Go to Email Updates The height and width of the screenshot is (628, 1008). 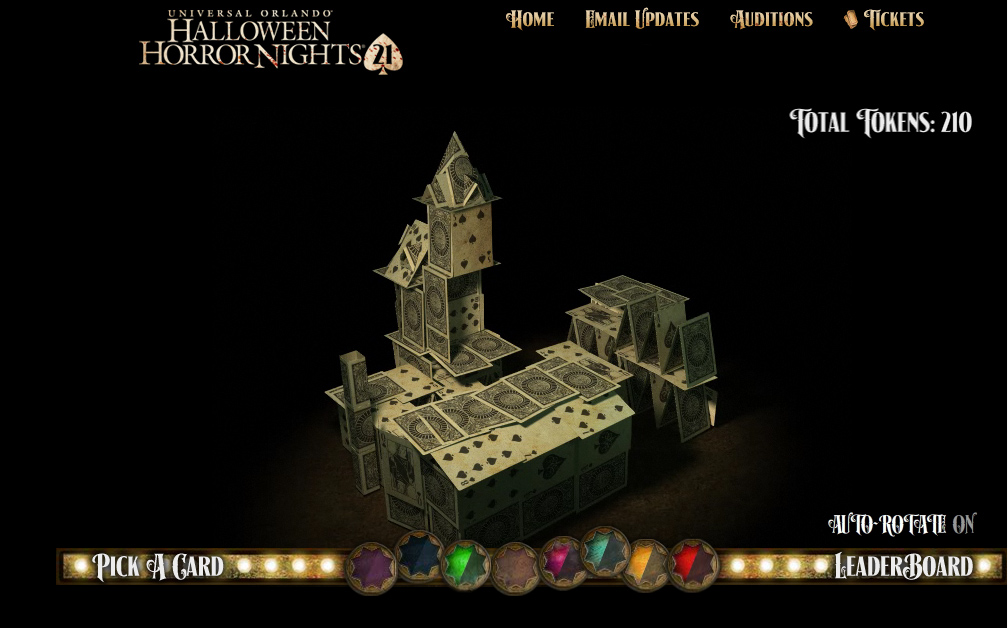coord(642,19)
